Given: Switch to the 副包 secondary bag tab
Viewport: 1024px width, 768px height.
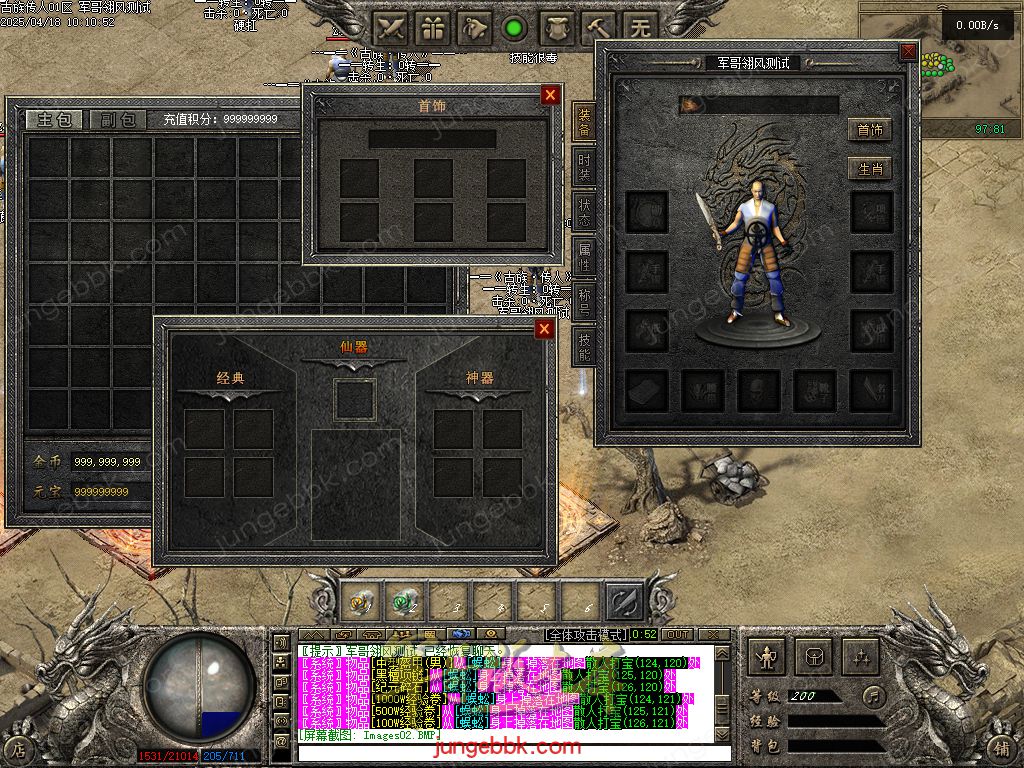Looking at the screenshot, I should coord(117,120).
